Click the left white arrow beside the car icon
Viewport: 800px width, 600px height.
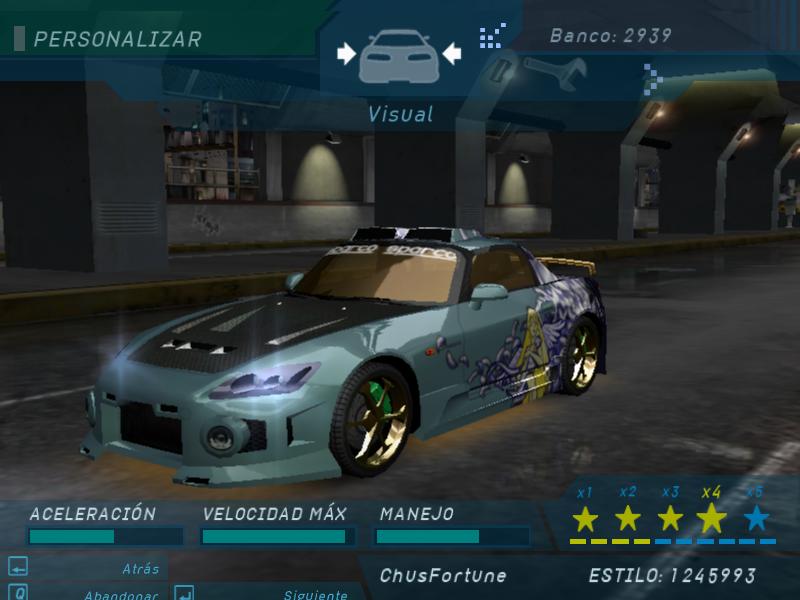click(347, 54)
